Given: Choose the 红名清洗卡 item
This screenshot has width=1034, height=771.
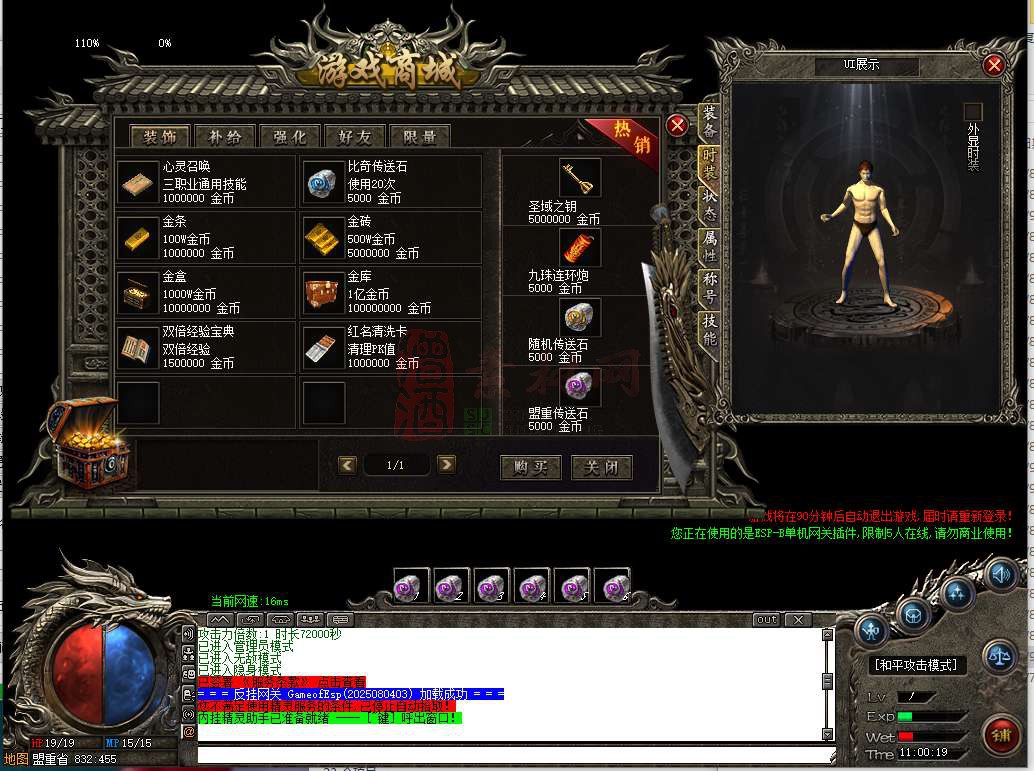Looking at the screenshot, I should click(323, 346).
